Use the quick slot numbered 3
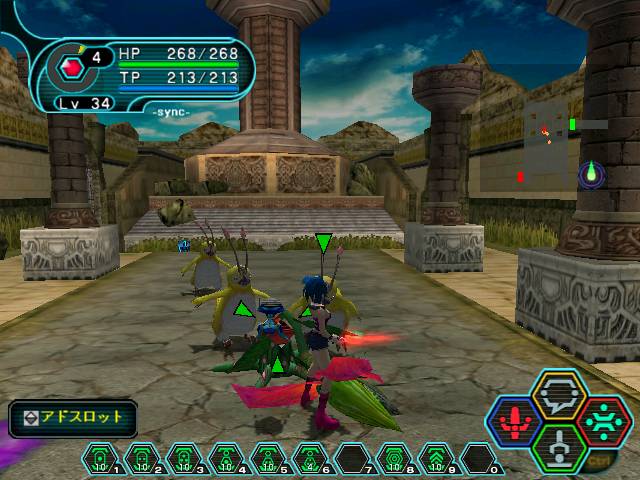Screen dimensions: 640x480 click(x=183, y=461)
